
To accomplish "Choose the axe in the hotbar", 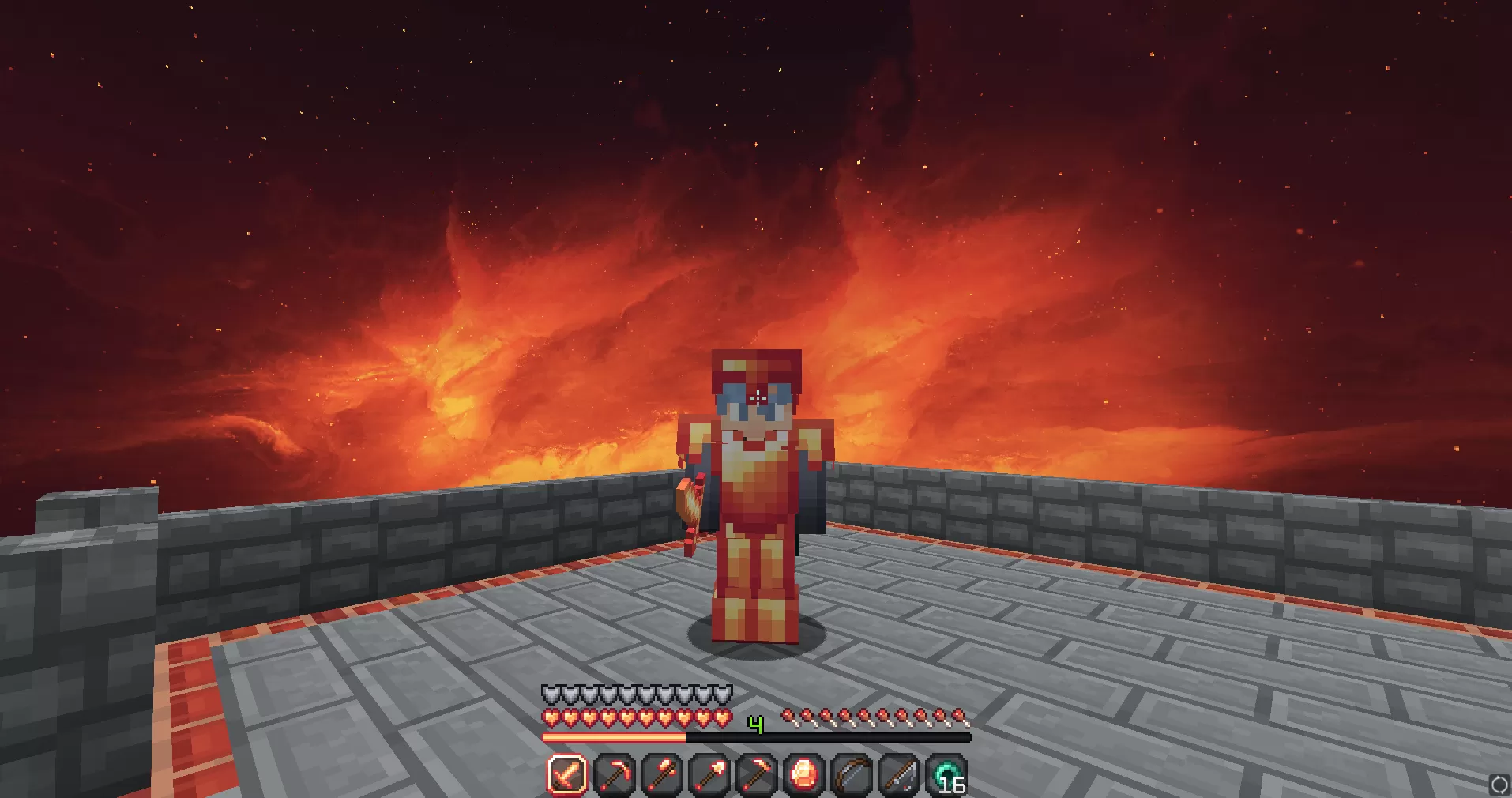I will (x=661, y=774).
